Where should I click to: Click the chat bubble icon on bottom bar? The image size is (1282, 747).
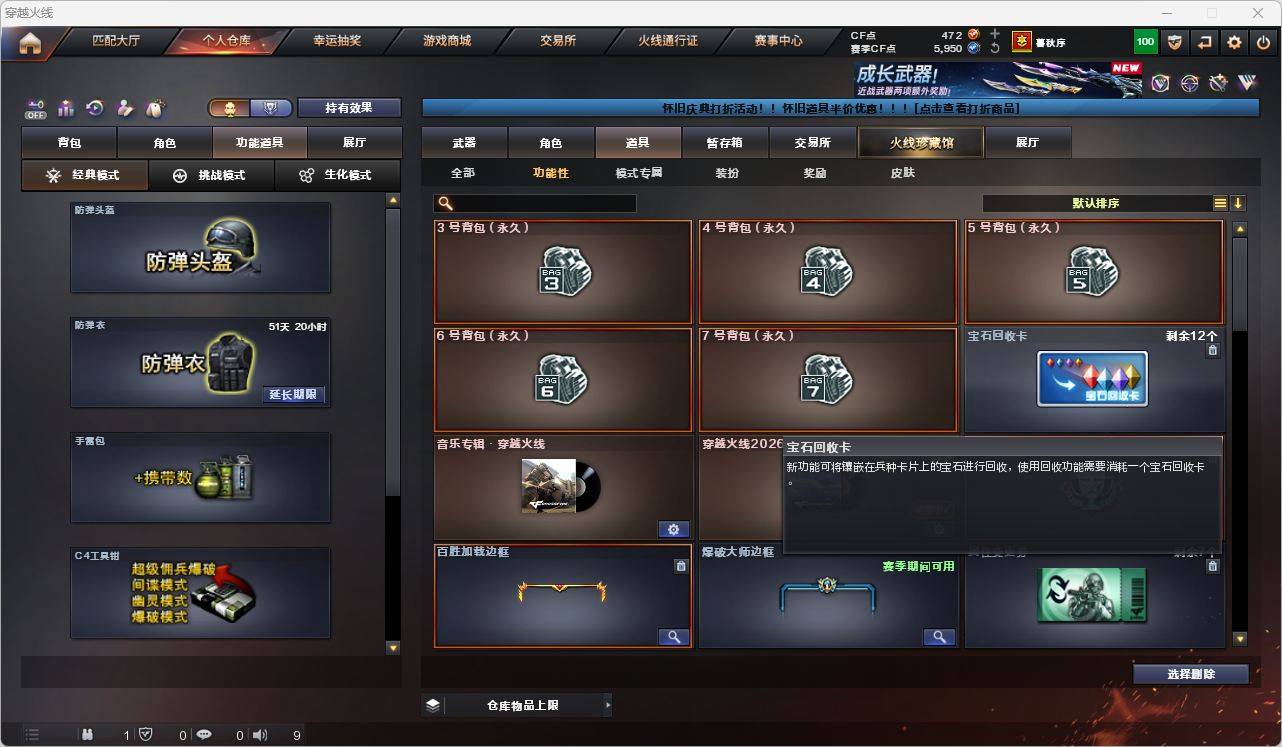coord(203,735)
